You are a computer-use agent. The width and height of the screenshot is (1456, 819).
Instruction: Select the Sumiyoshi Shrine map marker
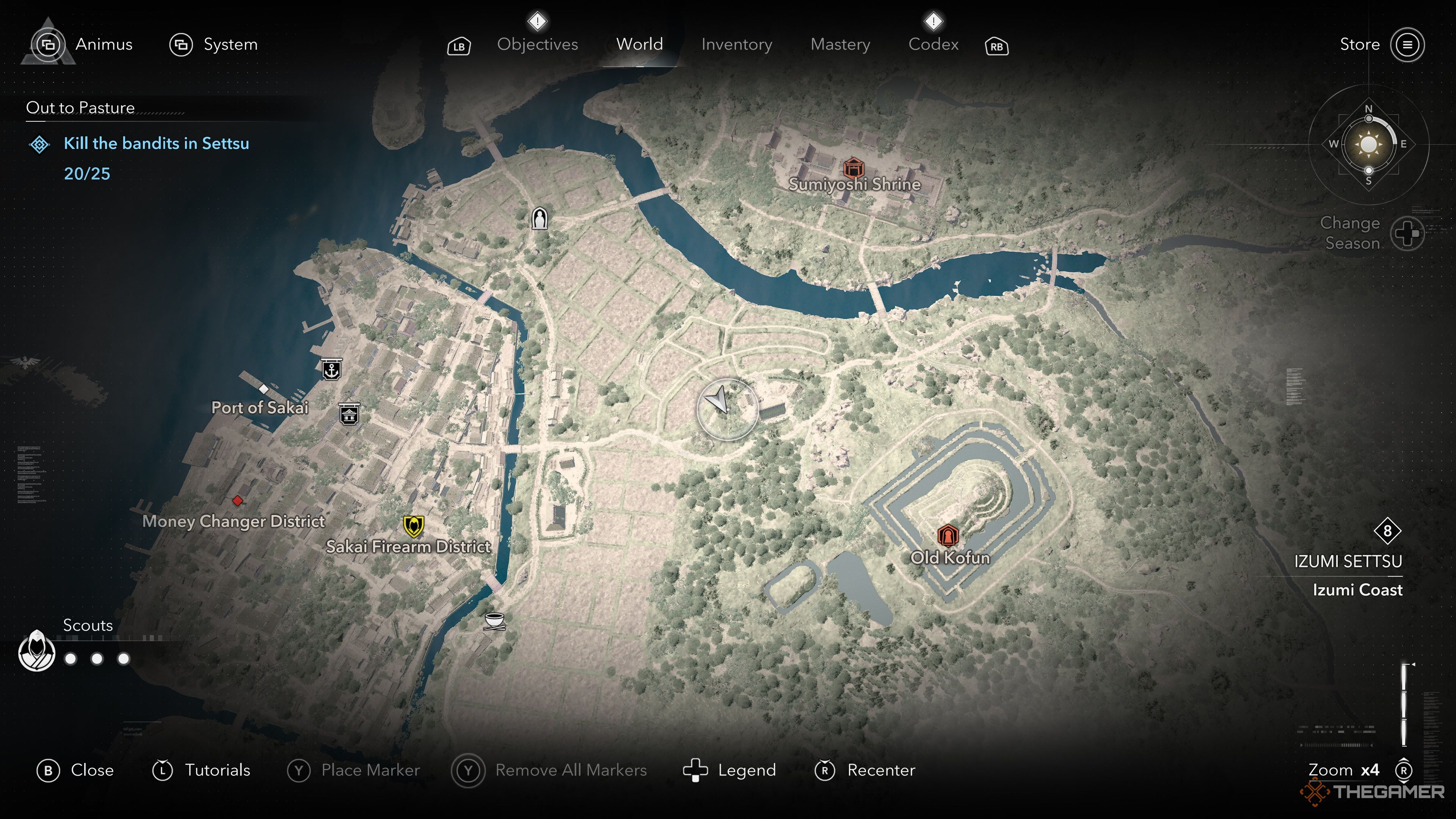point(853,168)
